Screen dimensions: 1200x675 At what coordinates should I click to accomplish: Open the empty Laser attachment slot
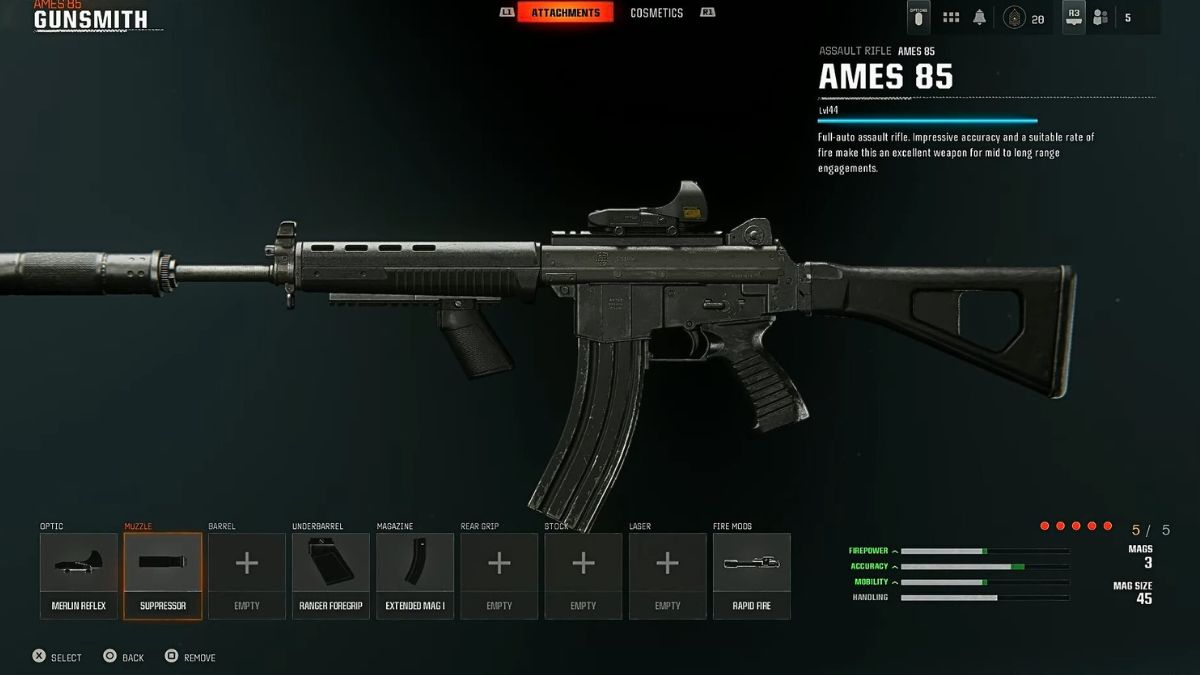click(x=667, y=575)
